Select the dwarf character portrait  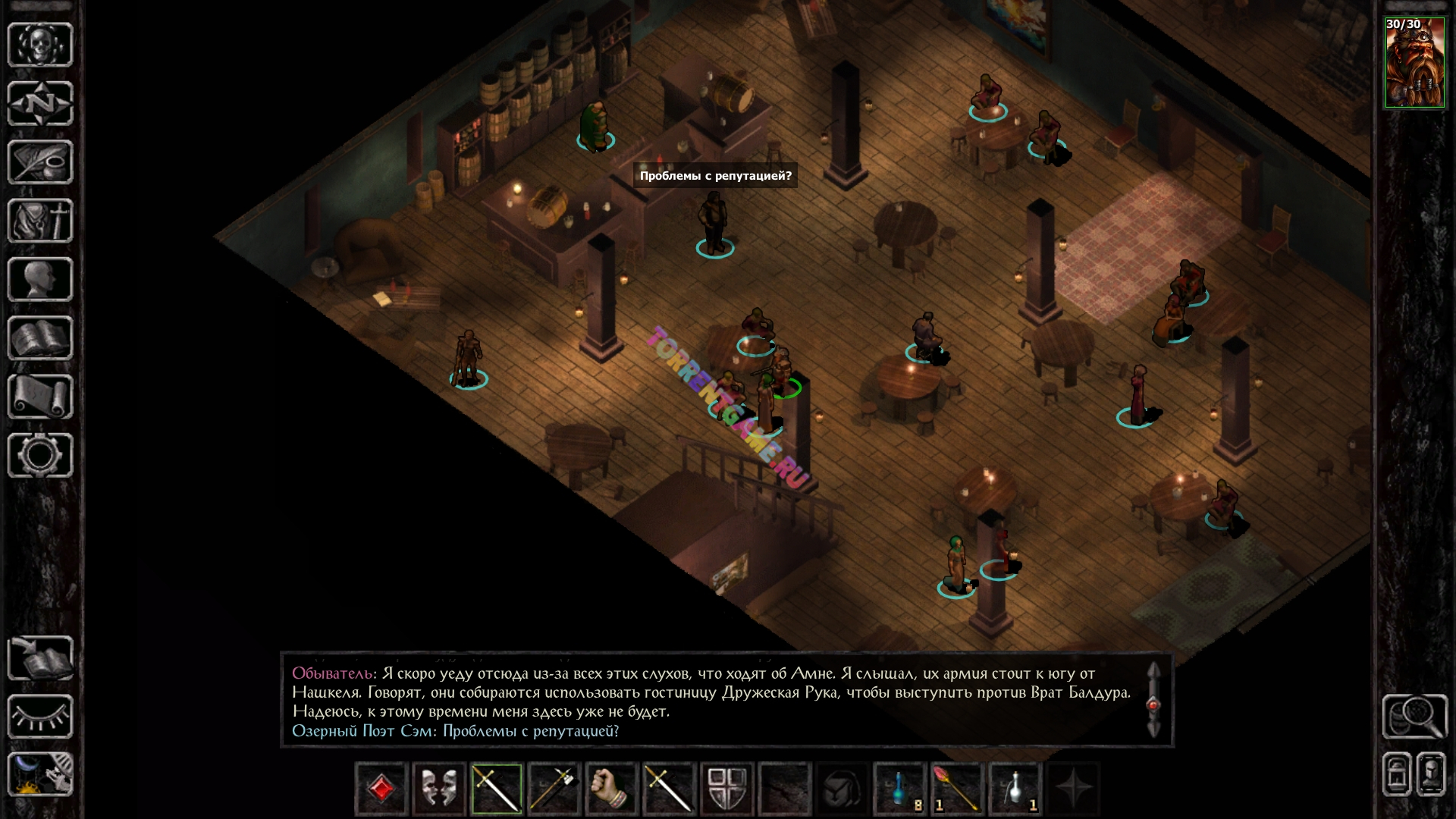click(1414, 63)
